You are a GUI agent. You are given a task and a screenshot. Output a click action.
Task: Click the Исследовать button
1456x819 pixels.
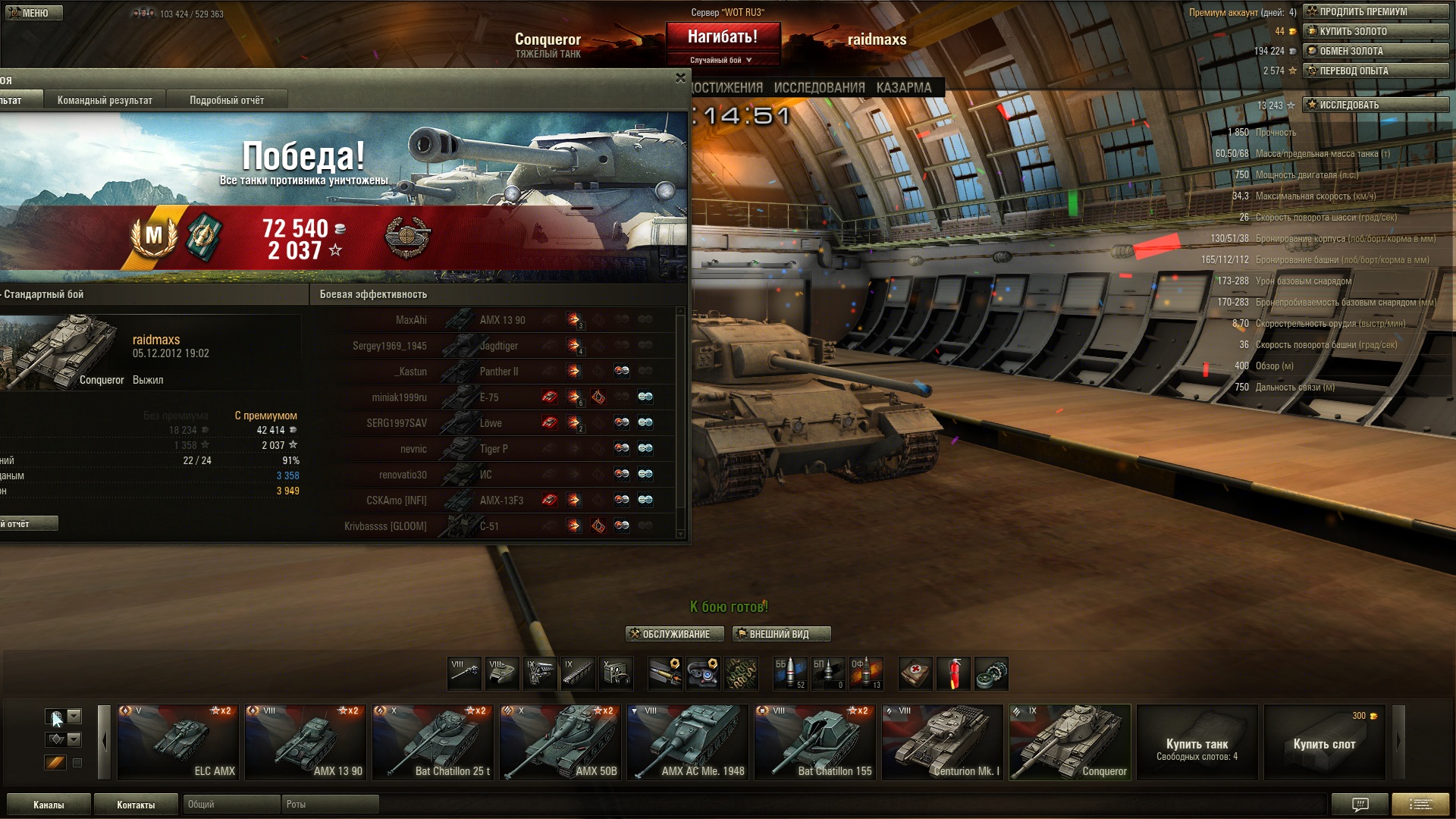click(x=1375, y=105)
